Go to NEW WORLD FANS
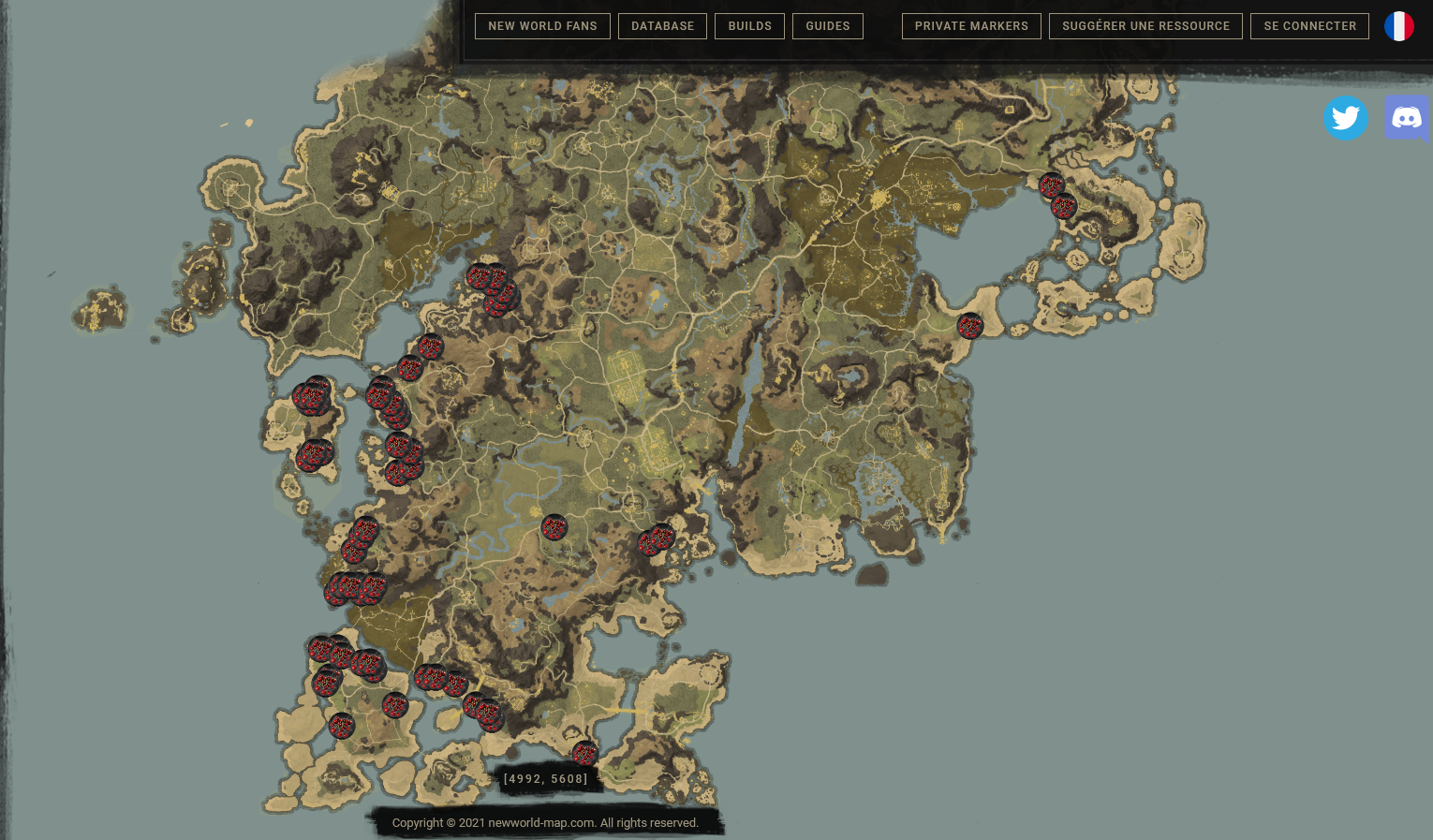The image size is (1433, 840). pos(542,26)
